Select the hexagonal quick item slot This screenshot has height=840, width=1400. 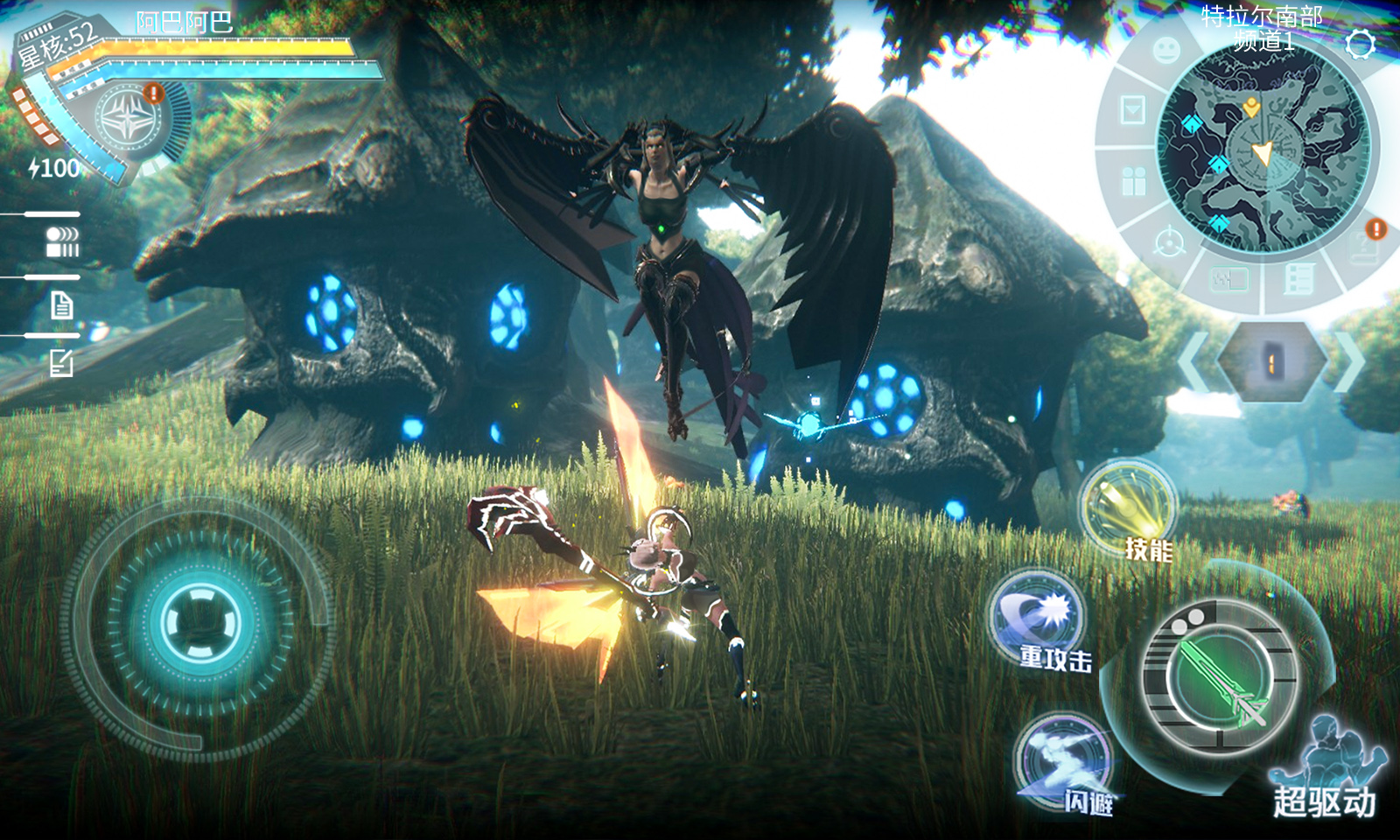pyautogui.click(x=1271, y=360)
